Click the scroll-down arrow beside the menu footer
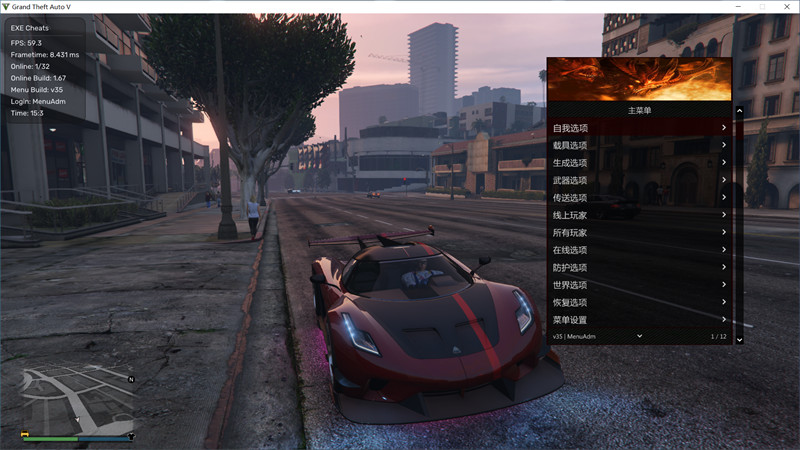 click(x=739, y=340)
